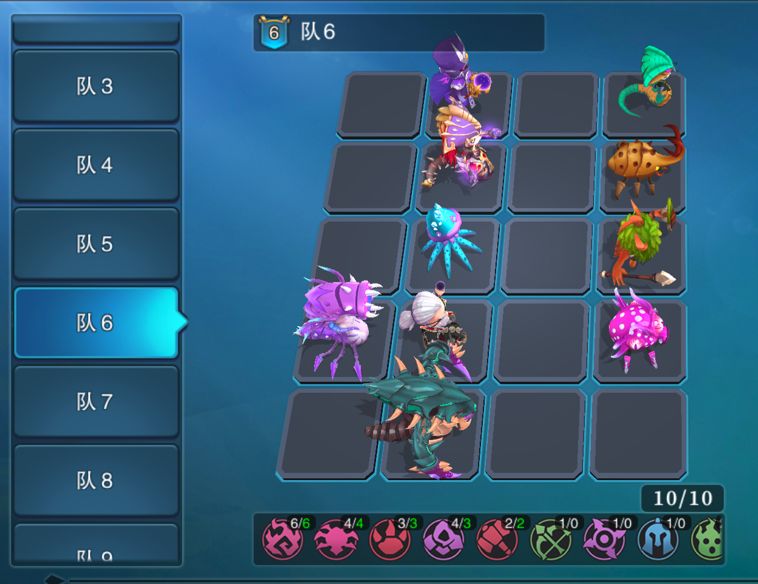This screenshot has height=584, width=758.
Task: Show the red spider synergy icon
Action: (335, 539)
